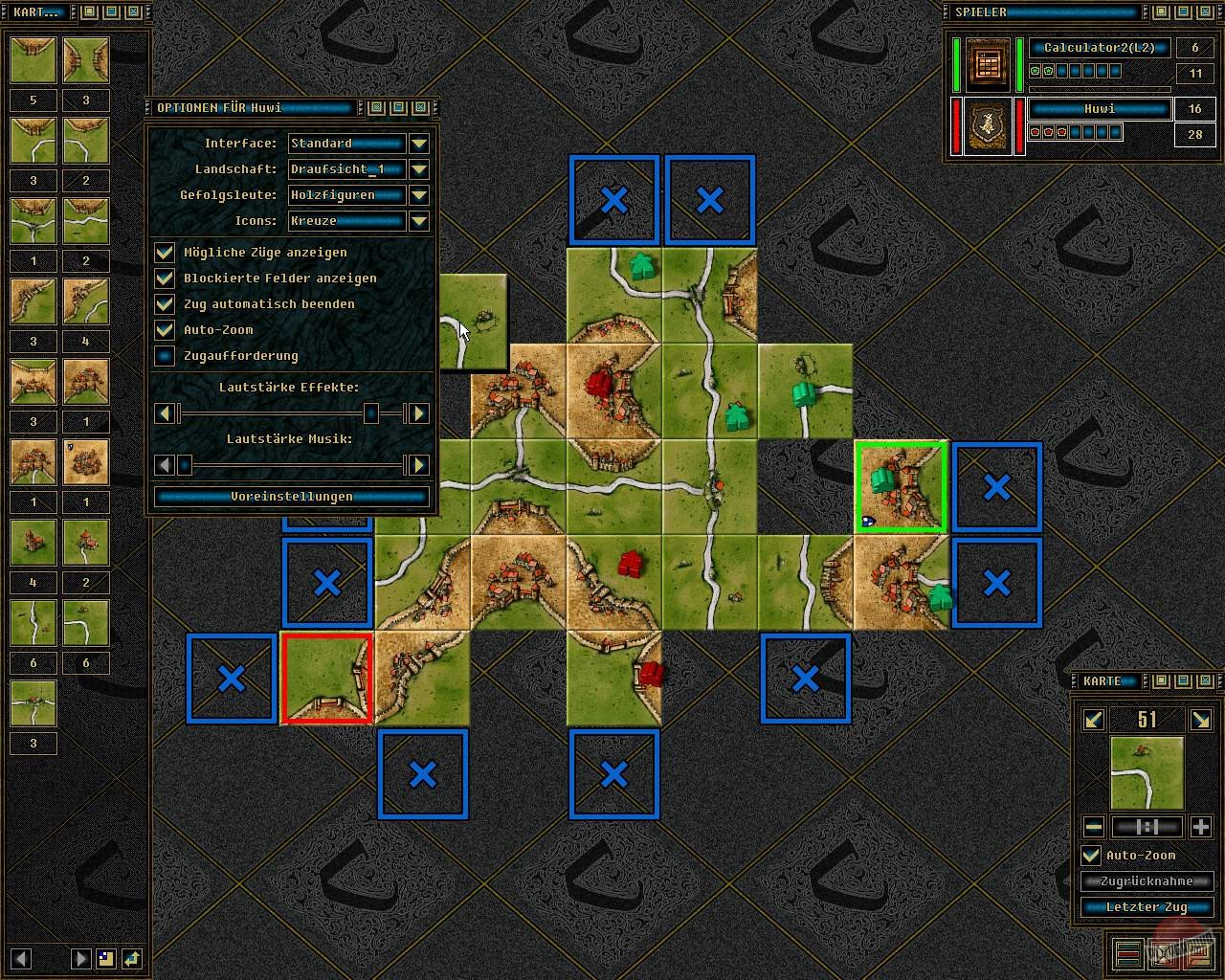
Task: Expand the Gefolgsleute selection list
Action: [x=418, y=195]
